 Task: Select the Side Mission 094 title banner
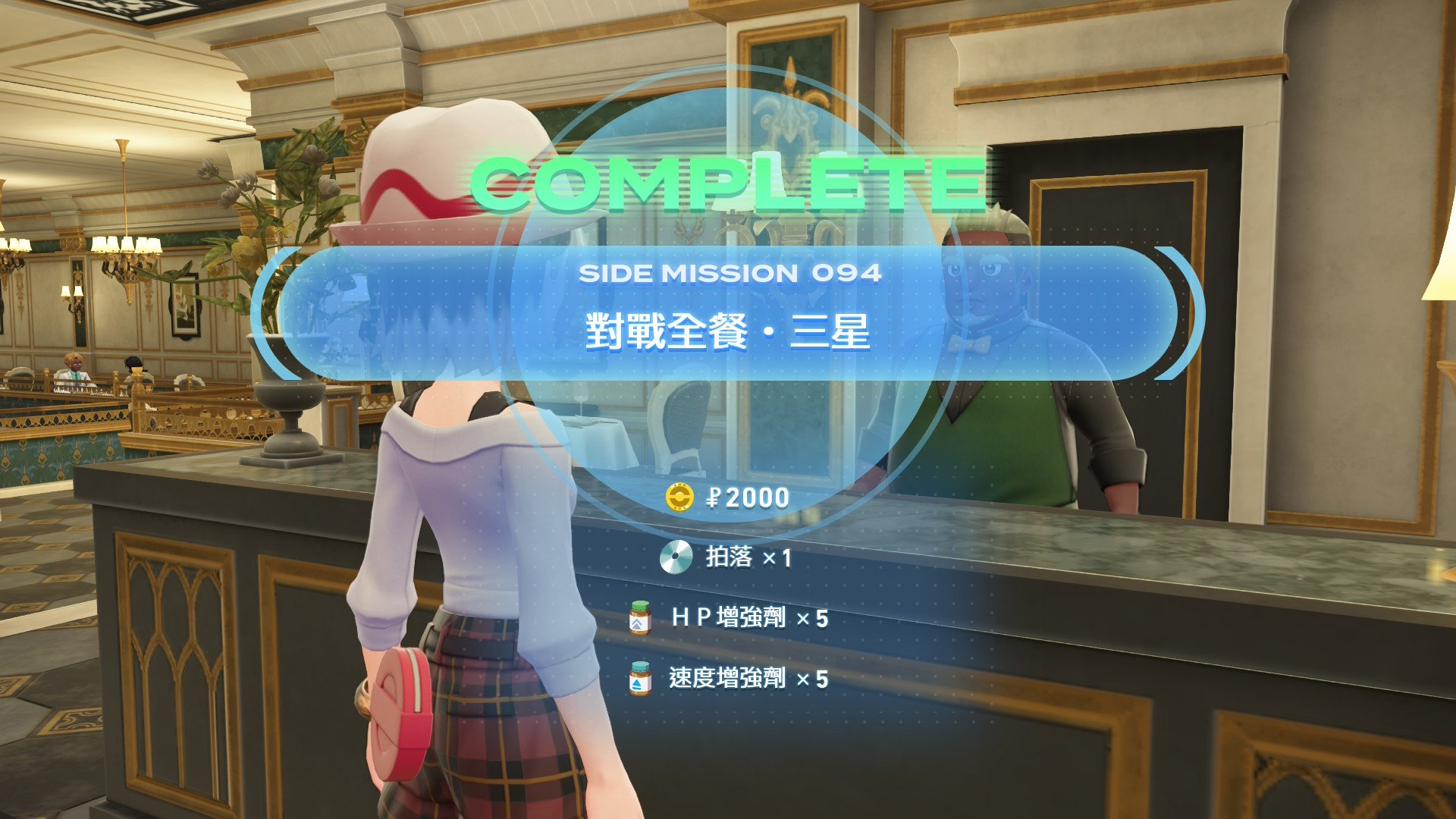click(728, 312)
